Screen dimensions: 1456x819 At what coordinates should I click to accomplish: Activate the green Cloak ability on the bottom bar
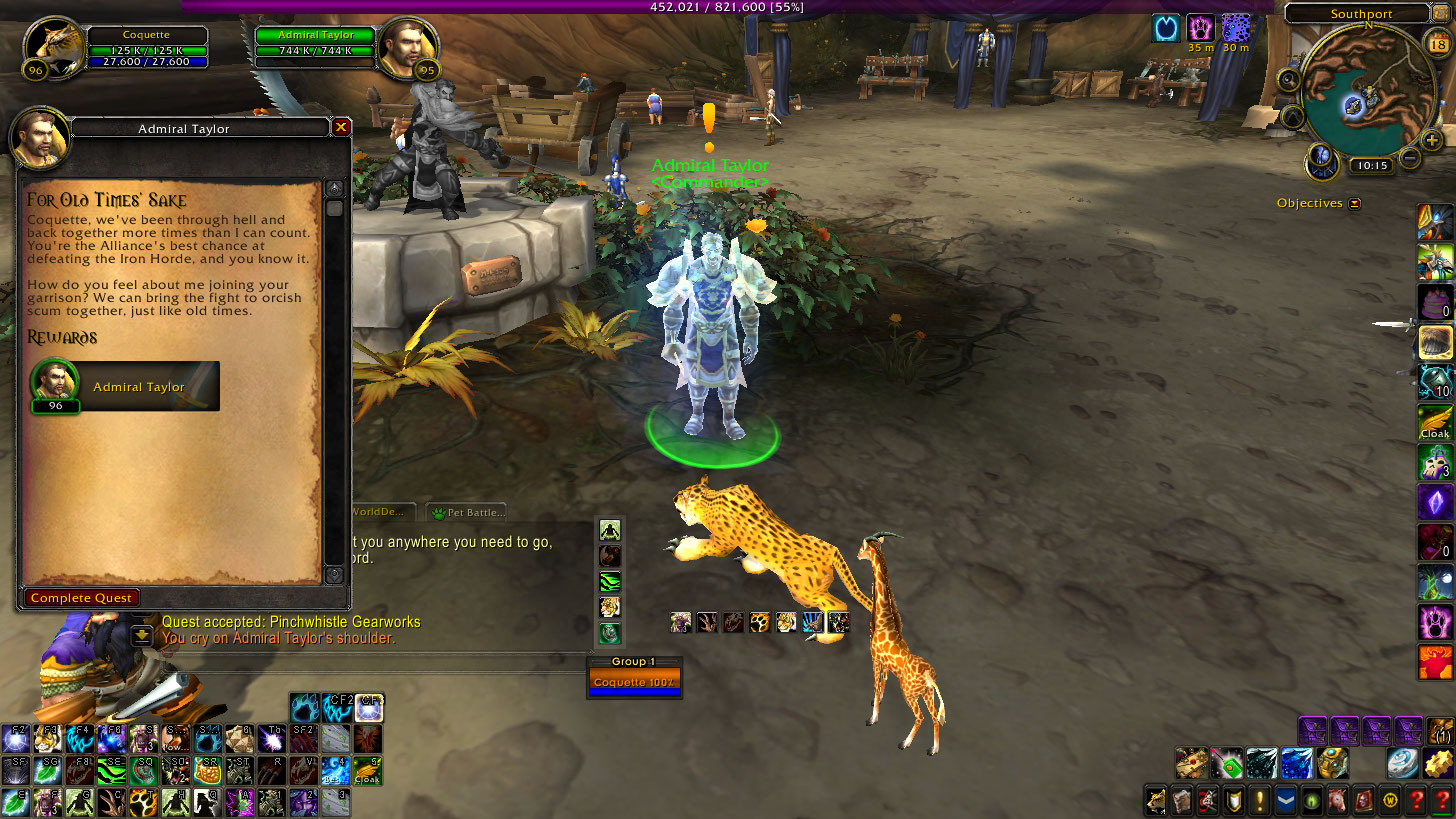367,771
